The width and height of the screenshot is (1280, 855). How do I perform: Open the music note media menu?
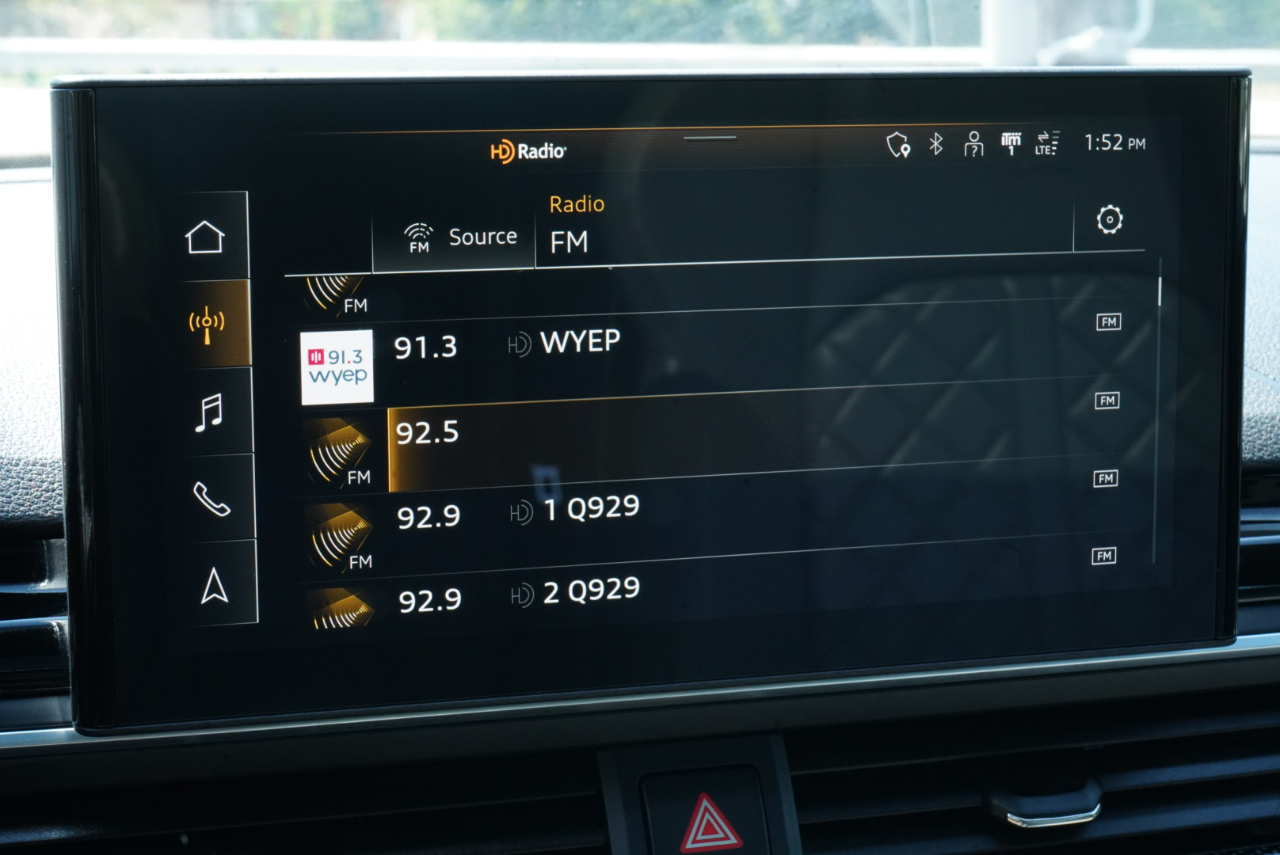pyautogui.click(x=209, y=412)
